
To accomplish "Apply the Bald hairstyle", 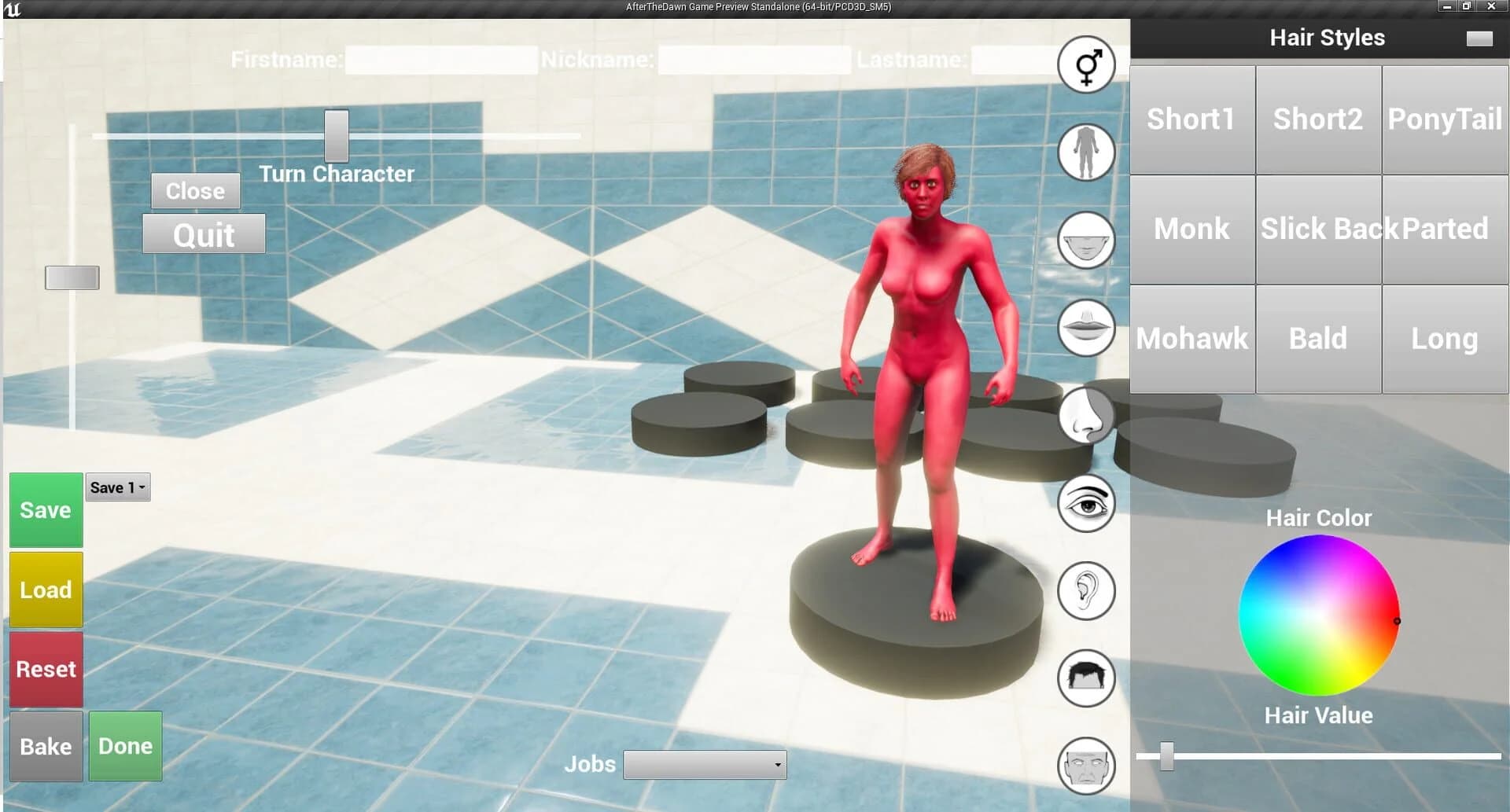I will pyautogui.click(x=1318, y=339).
